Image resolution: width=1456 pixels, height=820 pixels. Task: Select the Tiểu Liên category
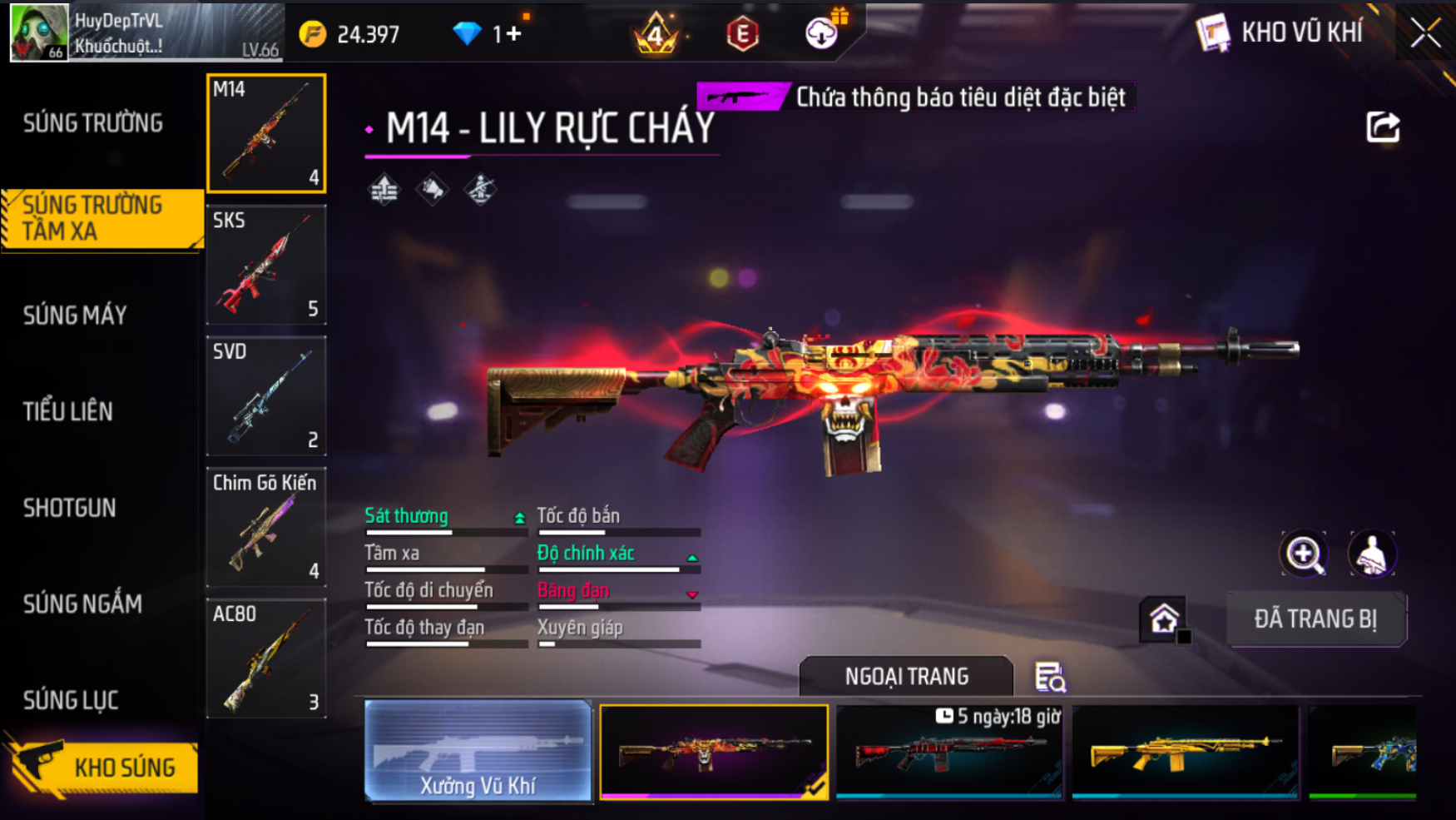click(67, 411)
